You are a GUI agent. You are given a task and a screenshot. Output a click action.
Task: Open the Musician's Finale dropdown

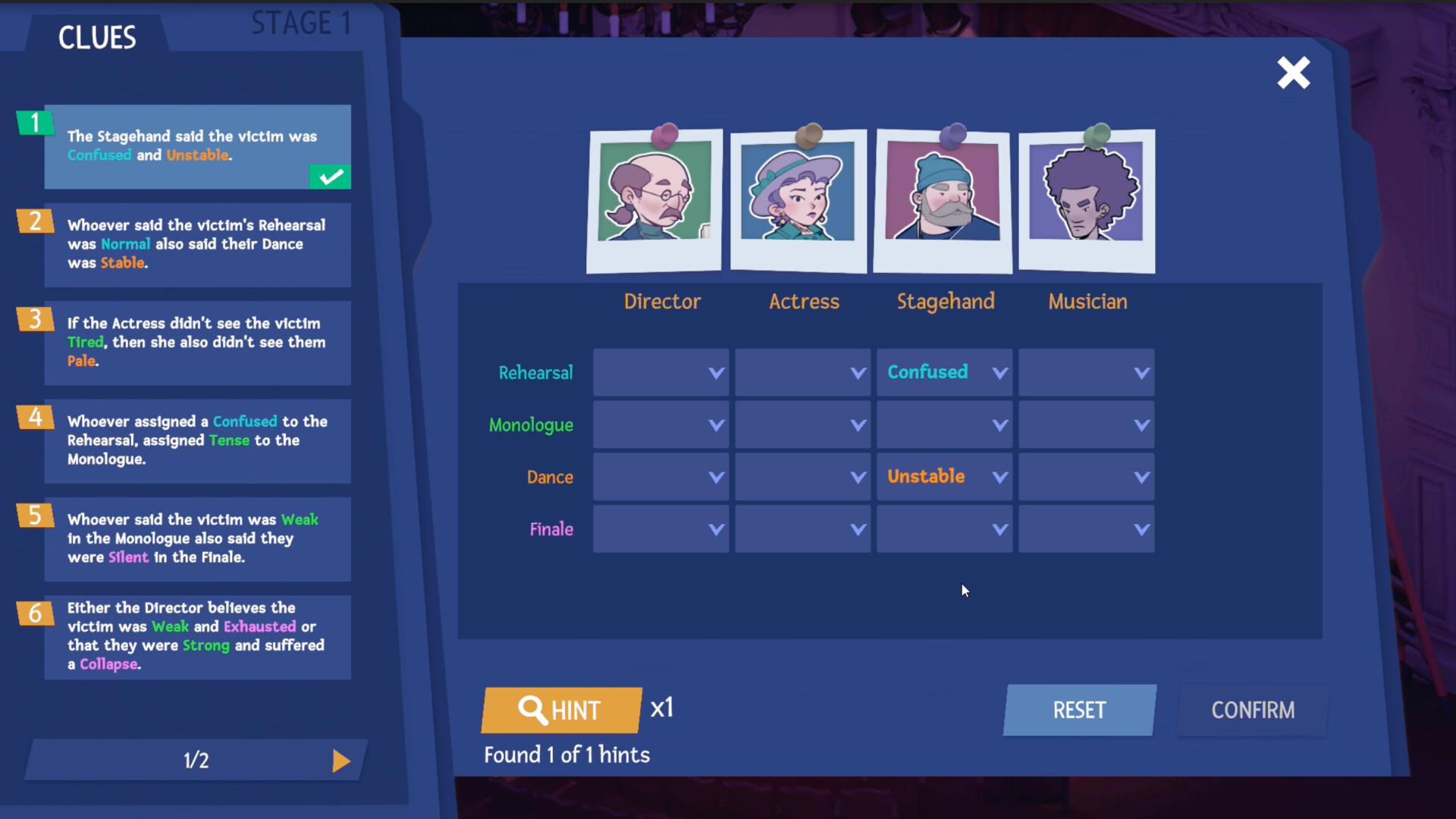point(1086,529)
